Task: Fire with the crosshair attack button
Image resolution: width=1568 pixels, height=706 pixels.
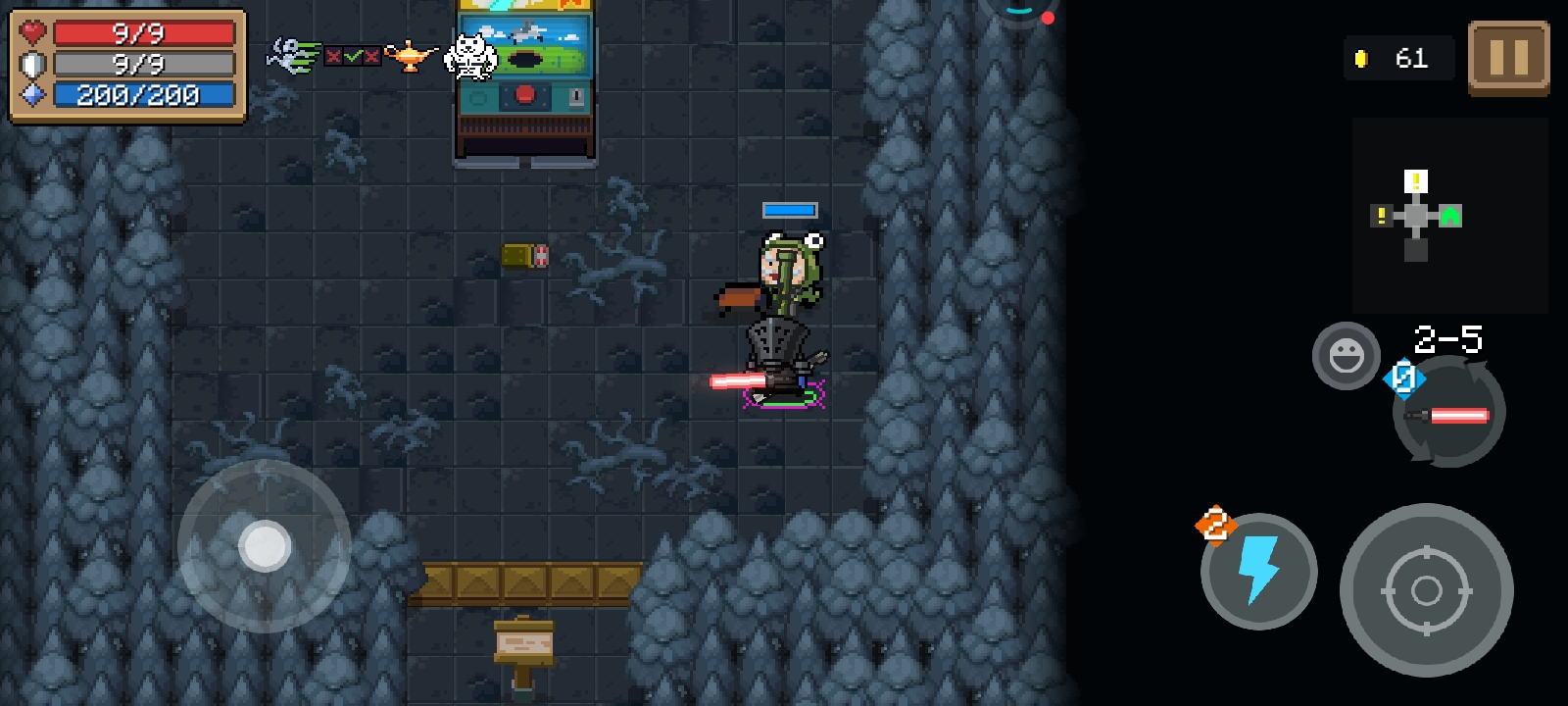Action: coord(1426,590)
